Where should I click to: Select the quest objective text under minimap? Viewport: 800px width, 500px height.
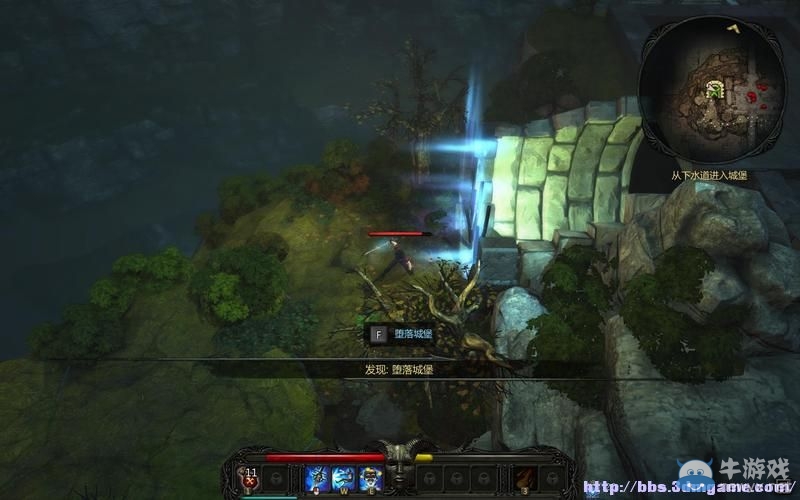pyautogui.click(x=711, y=175)
